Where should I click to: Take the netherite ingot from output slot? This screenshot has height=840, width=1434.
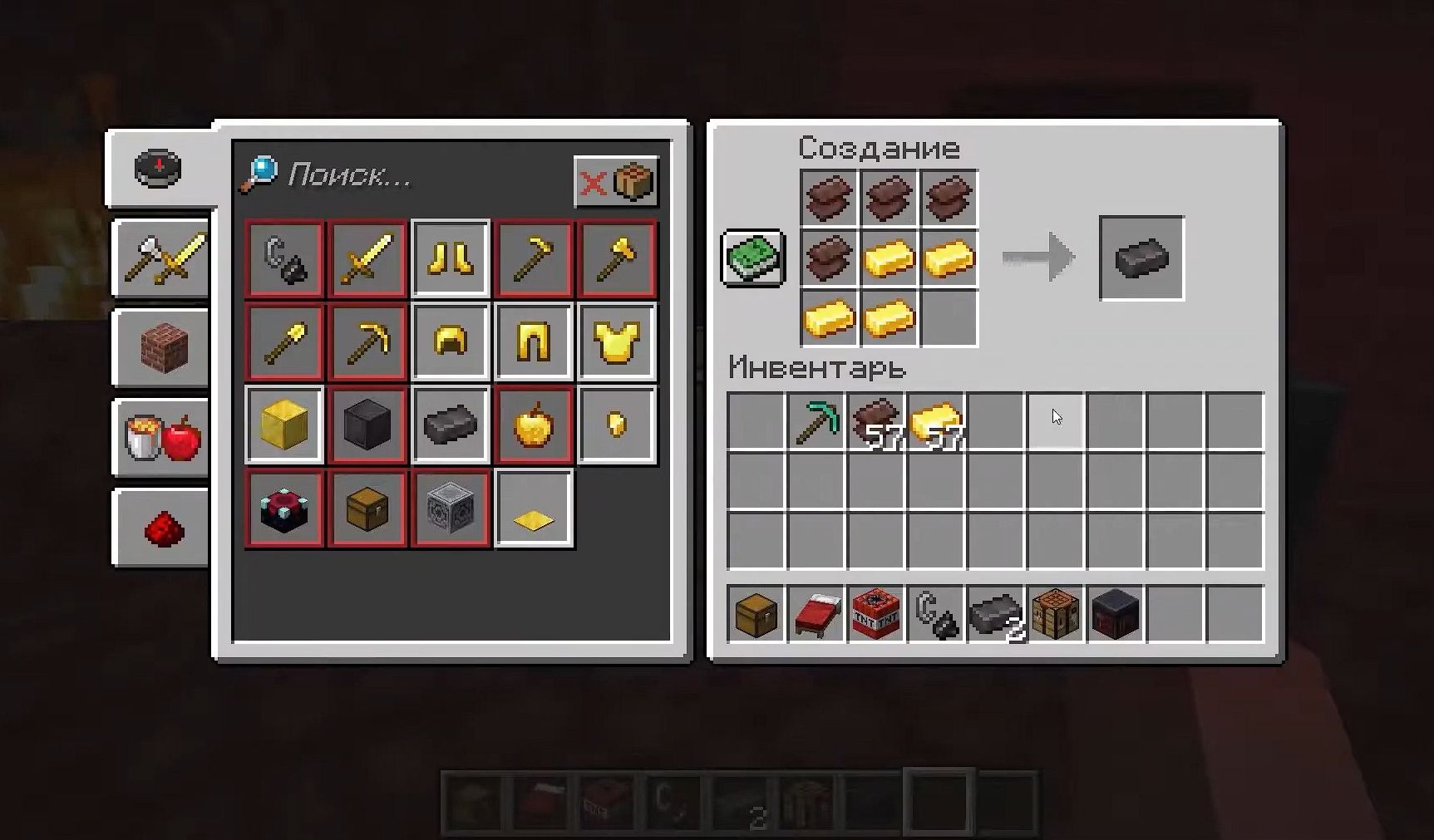(x=1141, y=258)
